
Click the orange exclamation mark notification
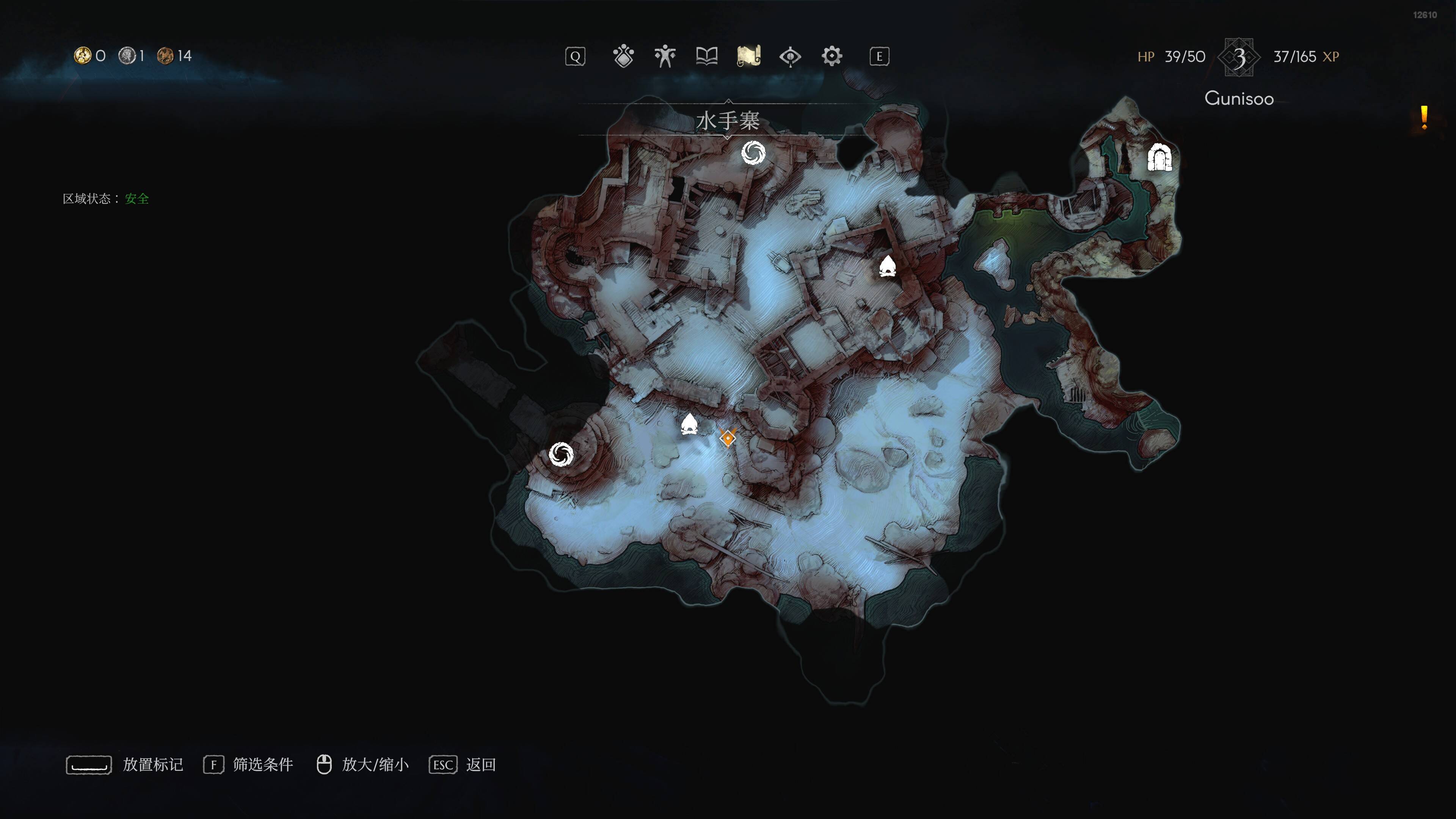tap(1424, 118)
